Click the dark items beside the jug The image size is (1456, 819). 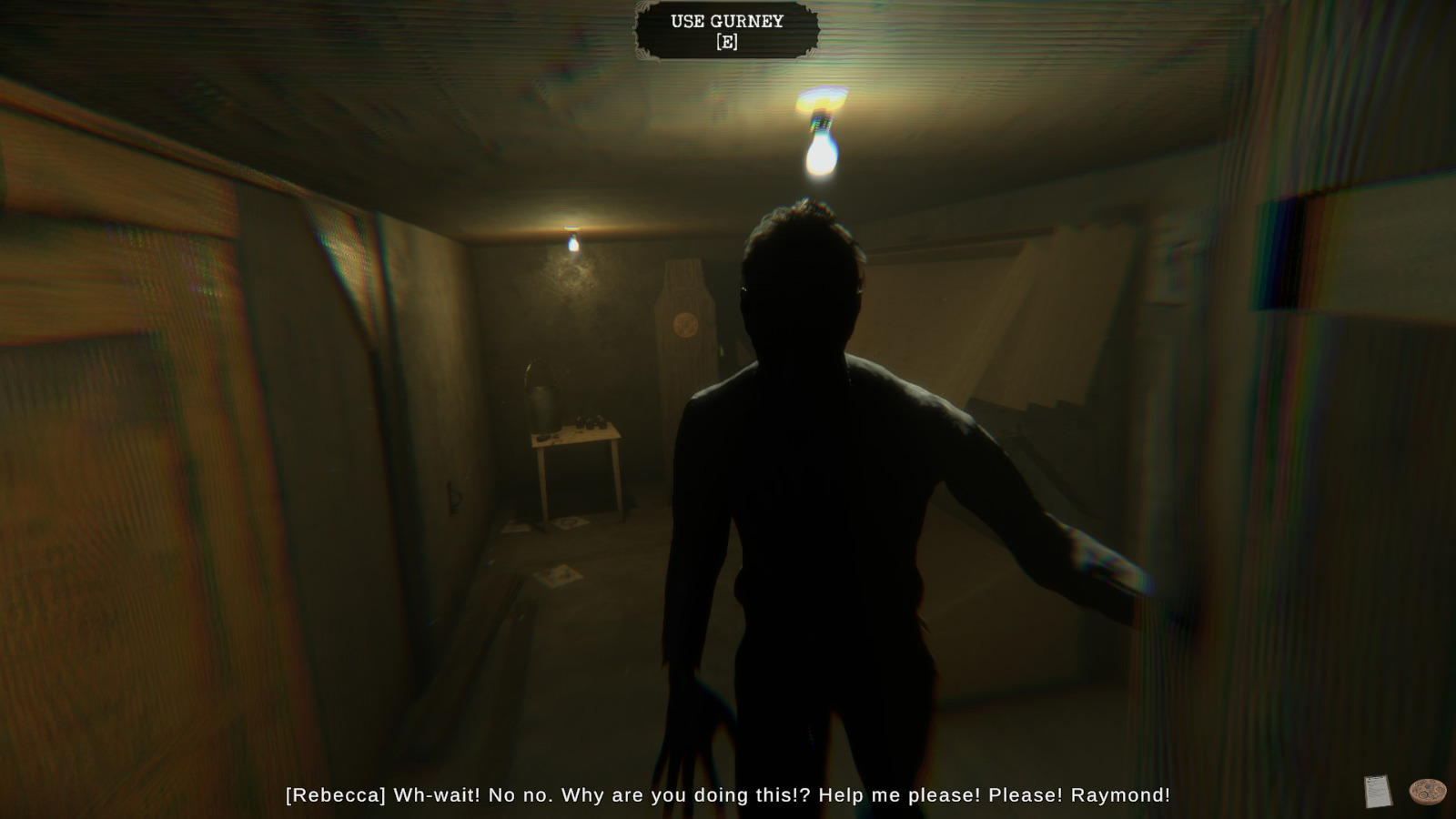(591, 420)
